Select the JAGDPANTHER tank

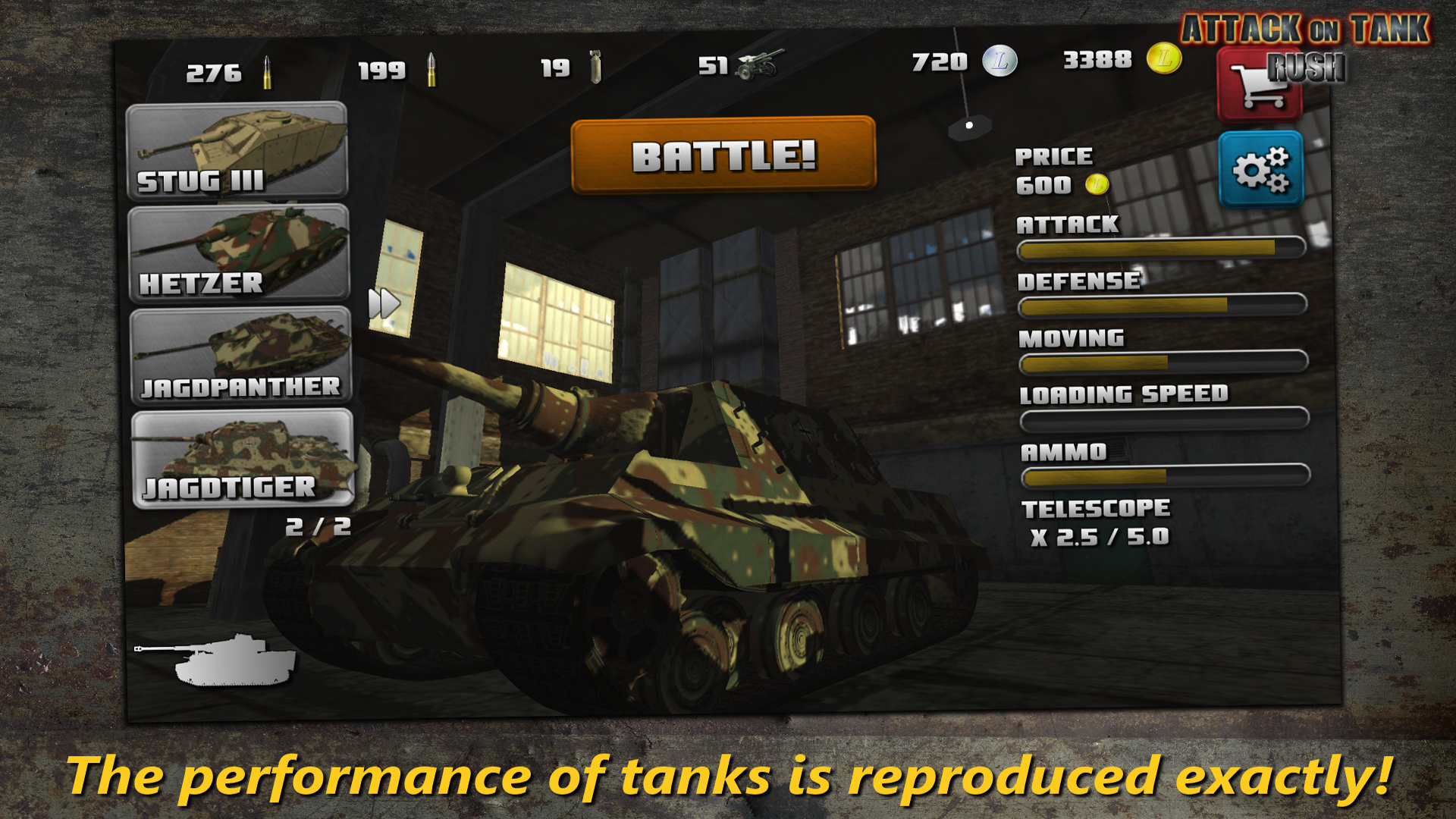tap(239, 353)
